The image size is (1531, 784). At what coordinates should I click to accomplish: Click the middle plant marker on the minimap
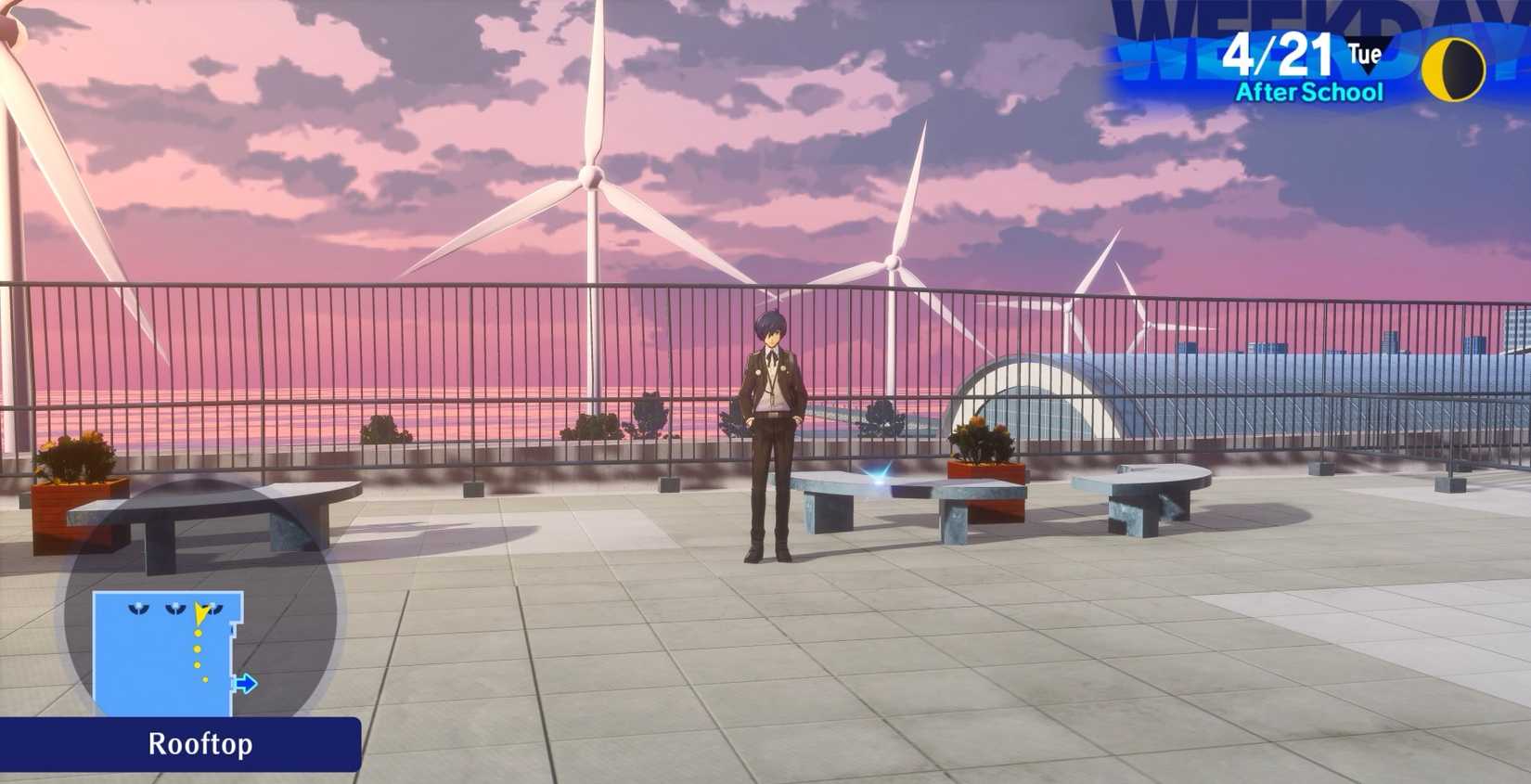[176, 608]
